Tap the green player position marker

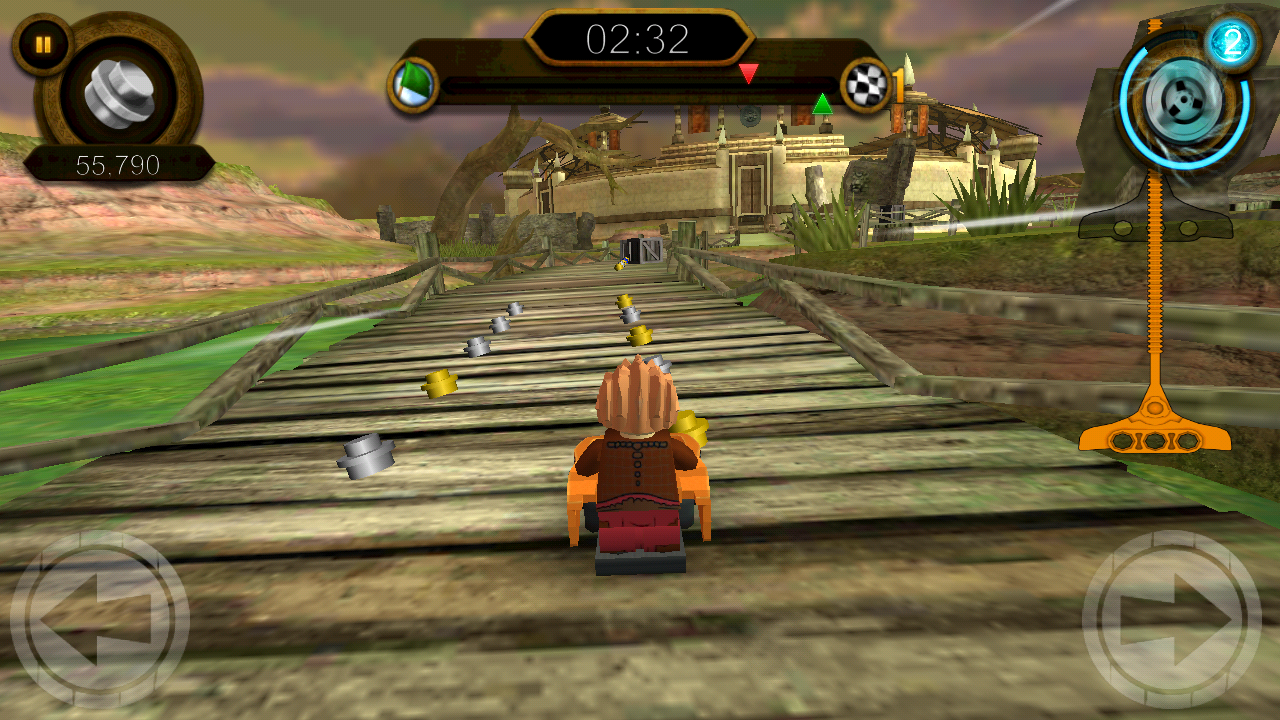[x=825, y=103]
